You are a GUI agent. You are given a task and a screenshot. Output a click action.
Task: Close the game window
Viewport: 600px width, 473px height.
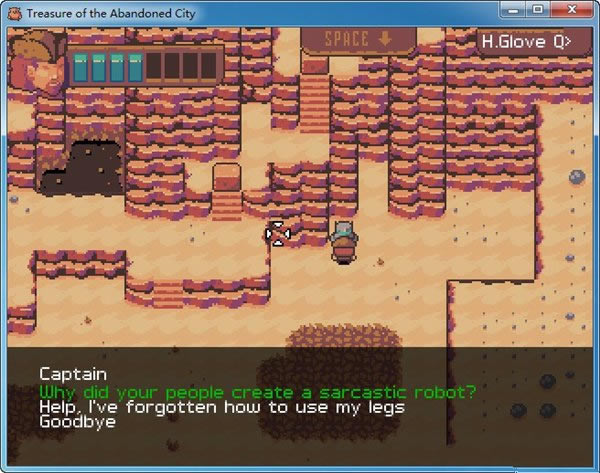pyautogui.click(x=569, y=11)
